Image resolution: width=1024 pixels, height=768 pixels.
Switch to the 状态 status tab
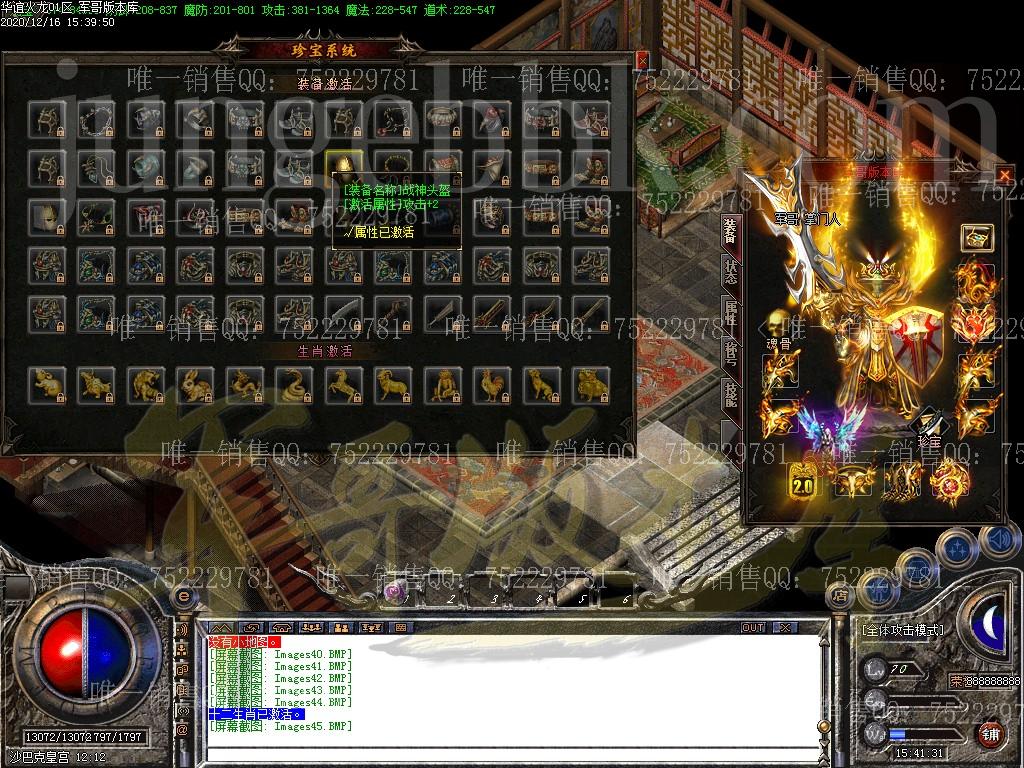(x=730, y=274)
